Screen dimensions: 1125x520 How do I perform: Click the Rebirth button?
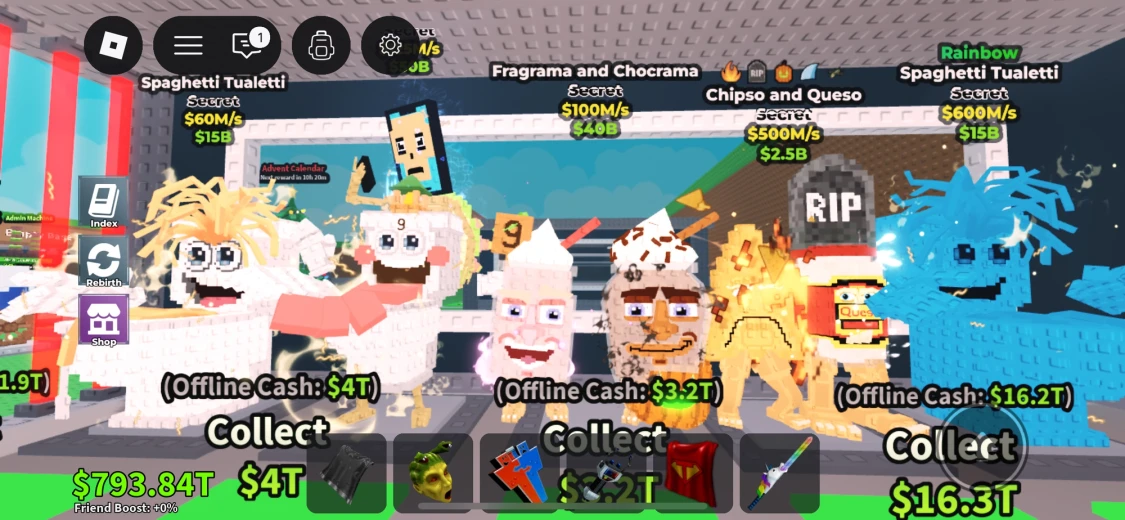coord(104,263)
